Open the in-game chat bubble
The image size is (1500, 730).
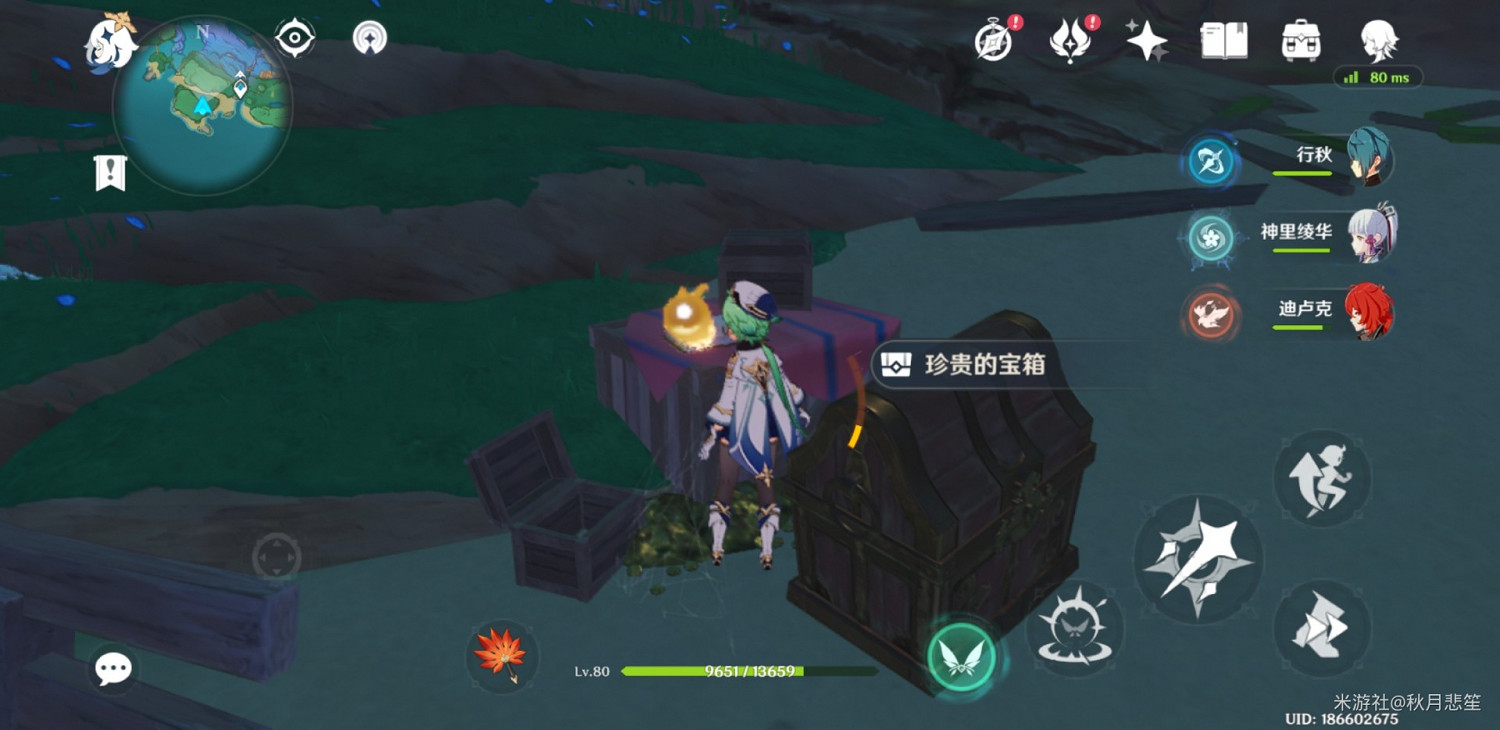click(x=112, y=670)
